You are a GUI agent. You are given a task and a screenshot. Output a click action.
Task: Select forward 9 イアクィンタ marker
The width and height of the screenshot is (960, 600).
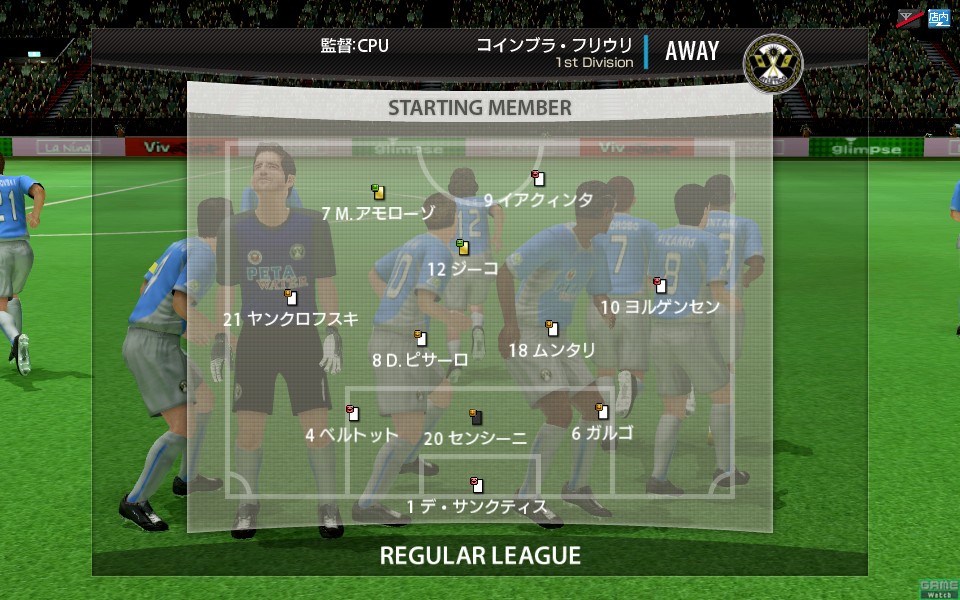538,178
